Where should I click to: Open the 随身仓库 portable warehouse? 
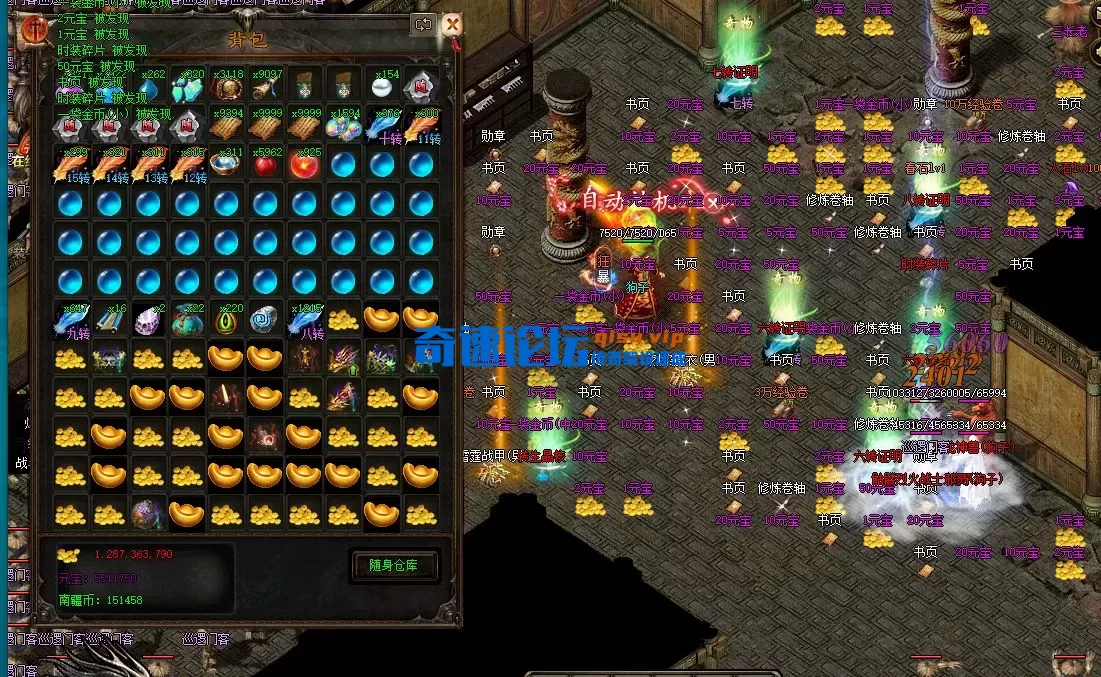point(394,565)
